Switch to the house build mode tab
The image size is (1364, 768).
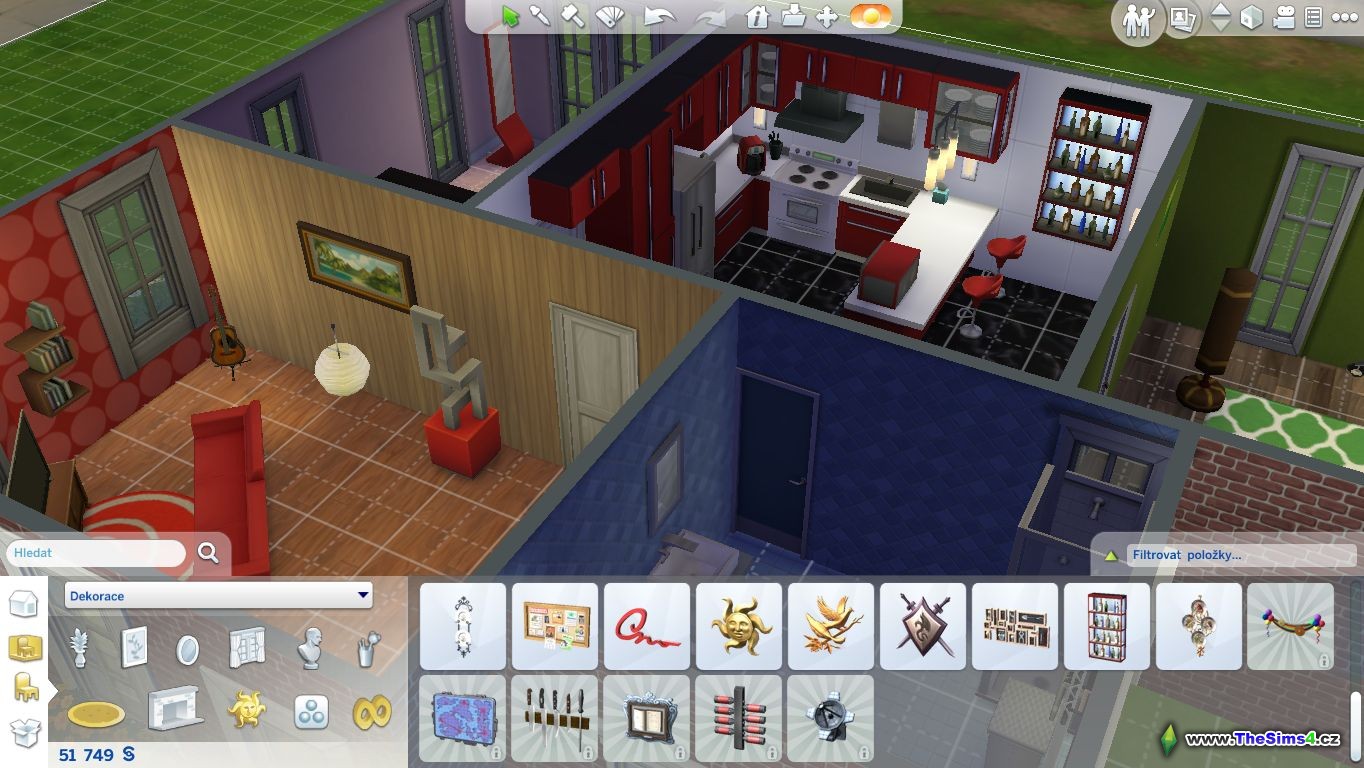point(24,604)
